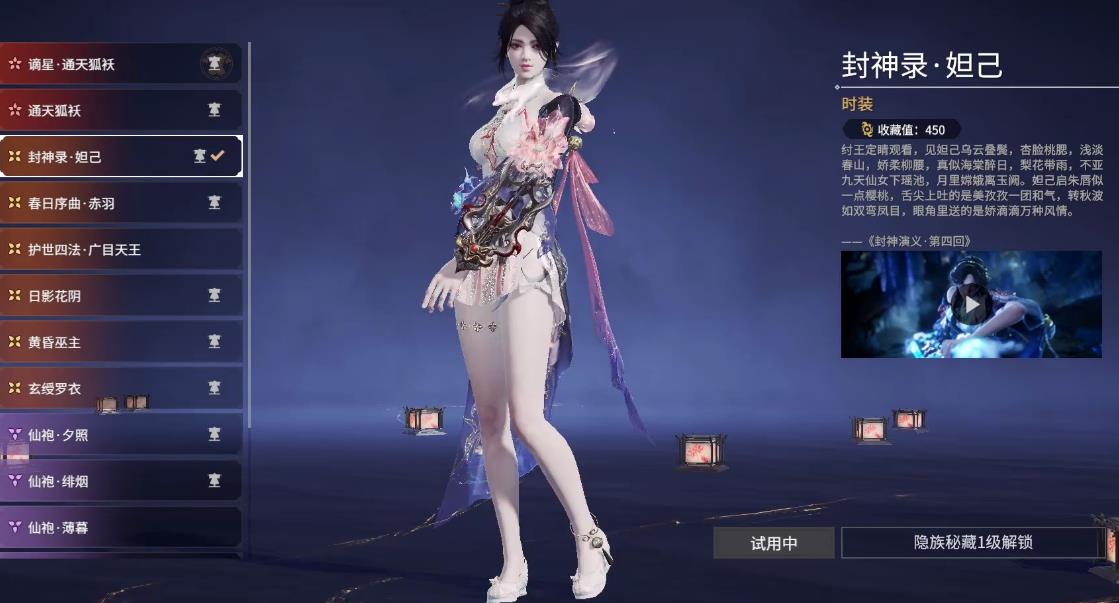Choose the 通天狐袄 costume row
1119x603 pixels.
120,110
